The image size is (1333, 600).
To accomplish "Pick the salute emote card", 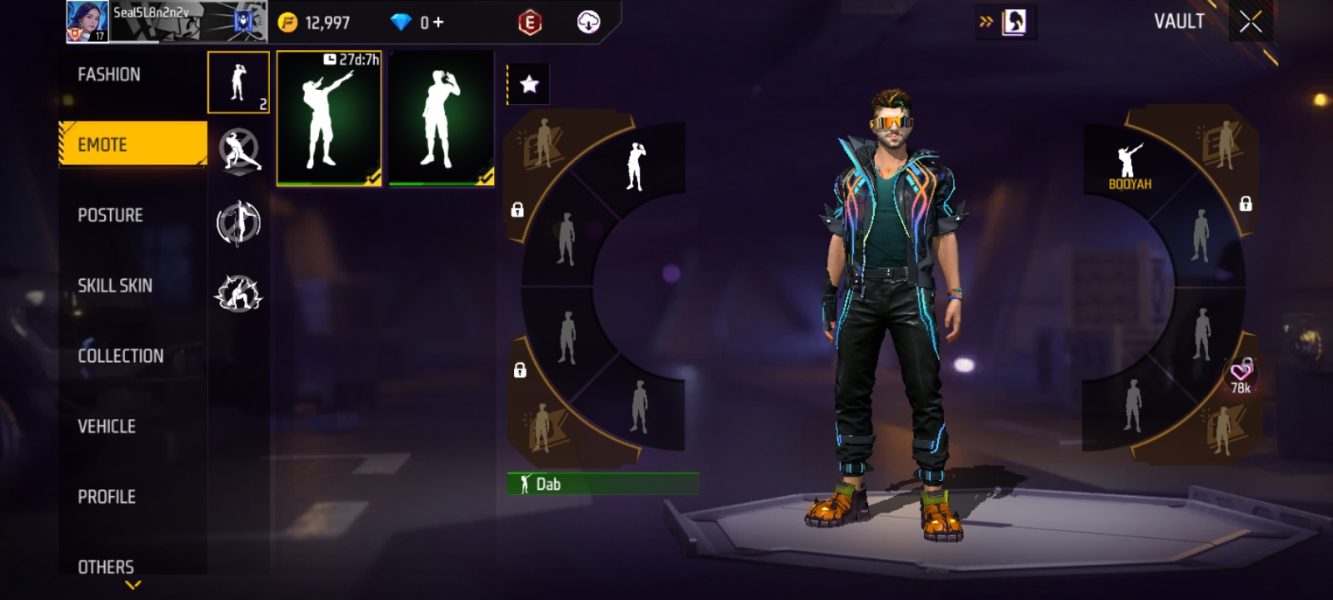I will coord(441,119).
